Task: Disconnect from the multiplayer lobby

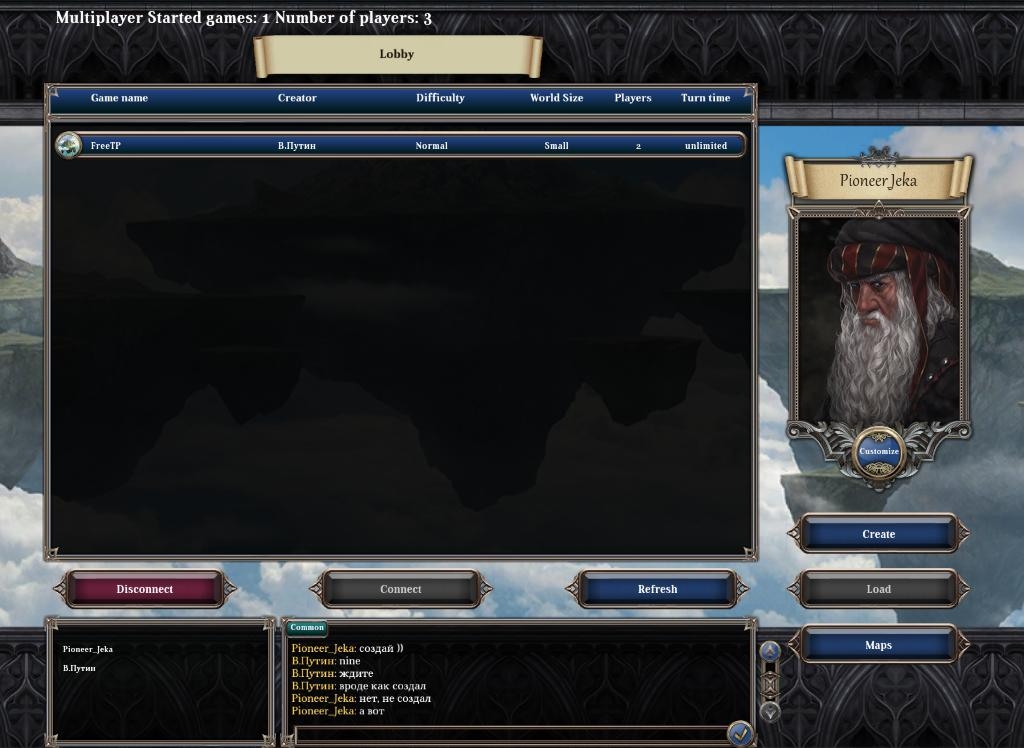Action: coord(145,589)
